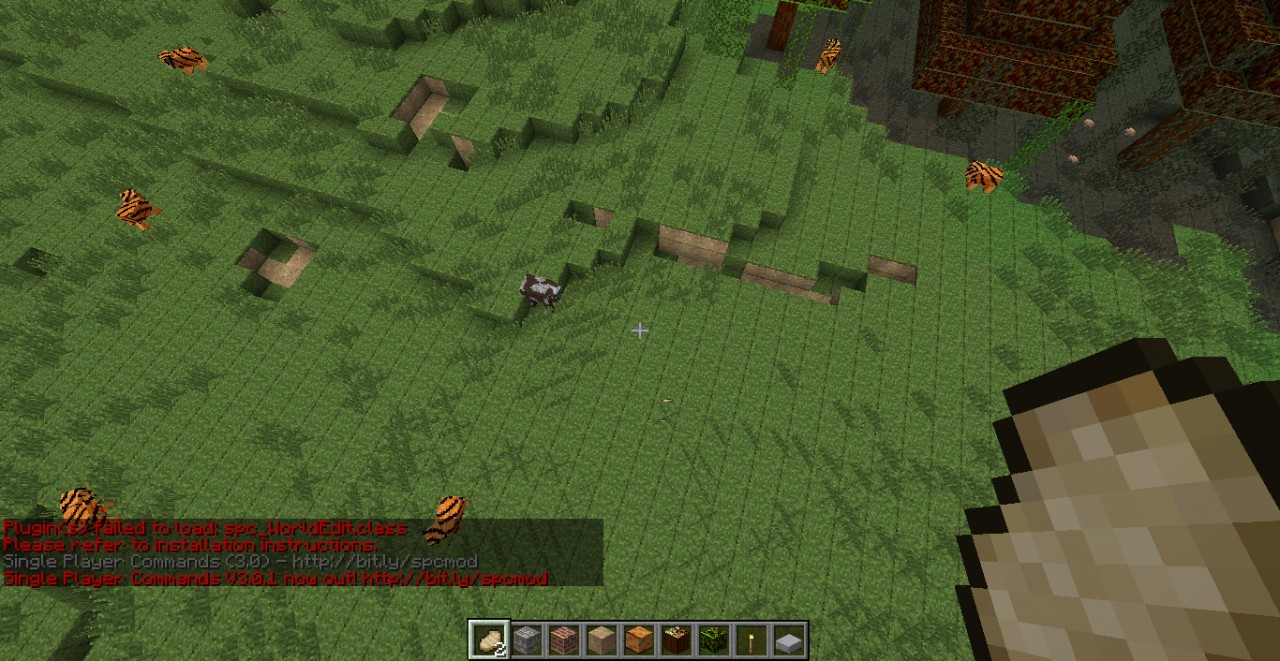The image size is (1280, 661).
Task: Choose the grey stone slab slot
Action: point(789,639)
